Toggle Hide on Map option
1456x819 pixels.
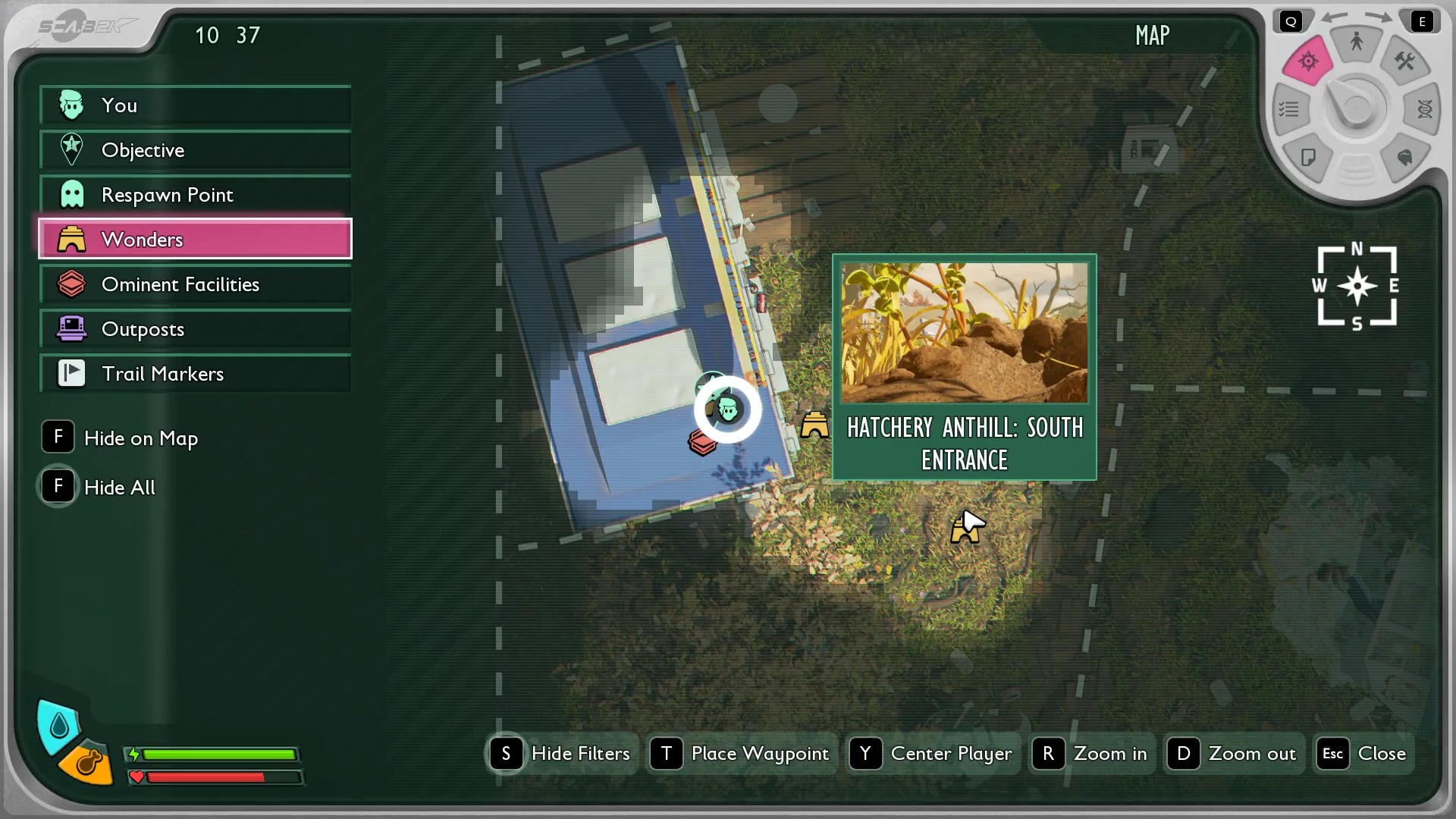click(x=121, y=438)
